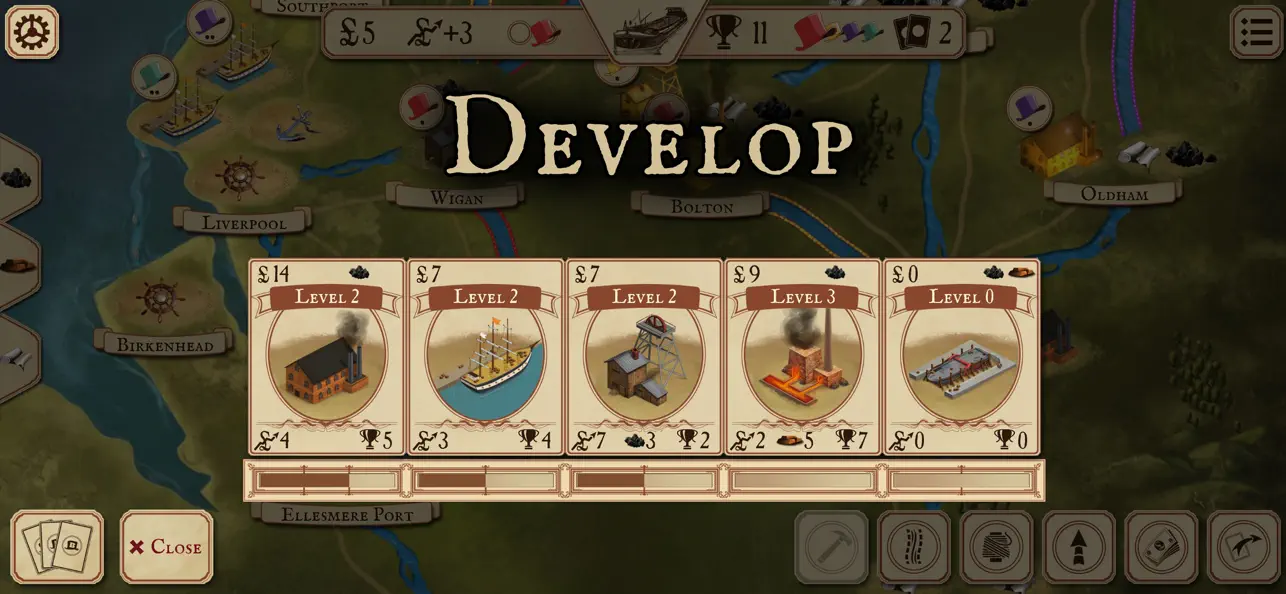This screenshot has width=1286, height=594.
Task: Open the iron market side tab
Action: (x=17, y=266)
